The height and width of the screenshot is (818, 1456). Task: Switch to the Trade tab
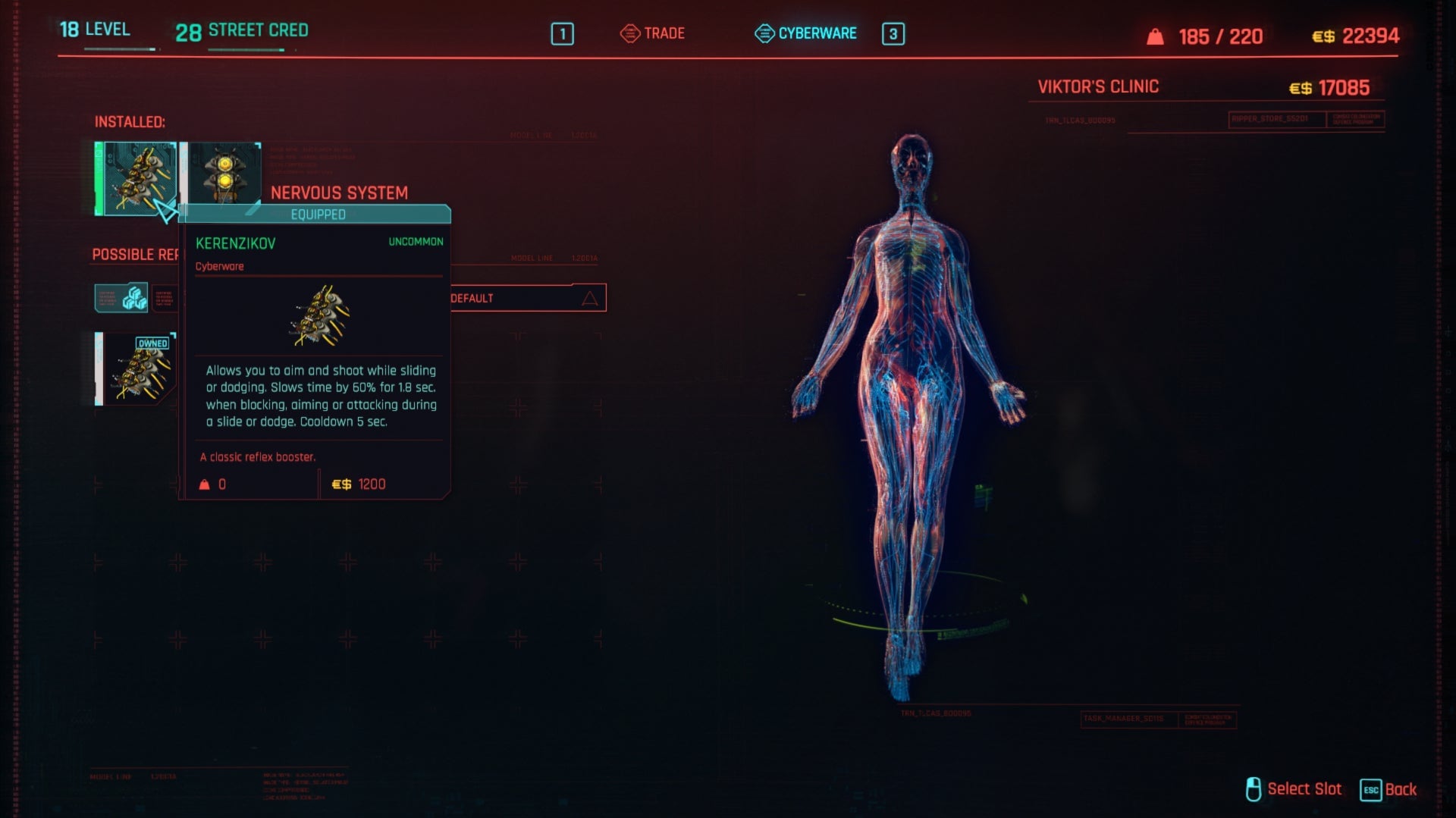pos(664,33)
